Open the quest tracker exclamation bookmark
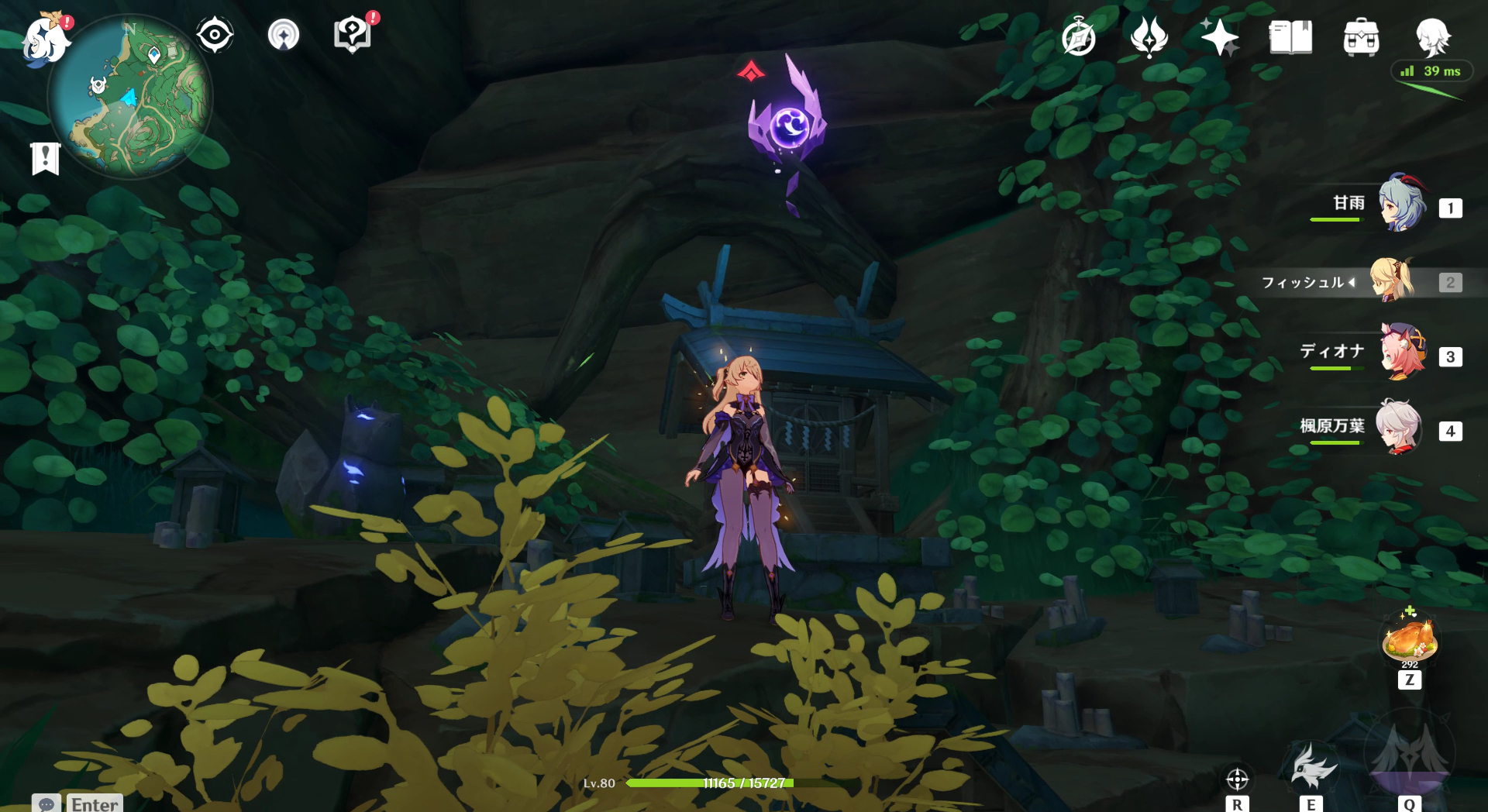This screenshot has width=1488, height=812. pos(45,158)
